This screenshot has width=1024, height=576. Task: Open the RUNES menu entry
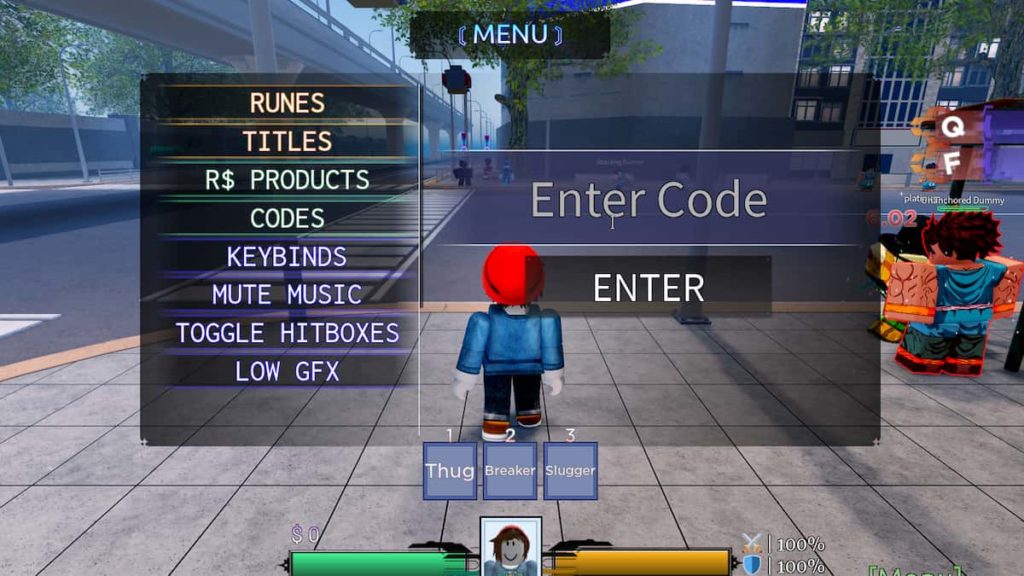click(287, 103)
